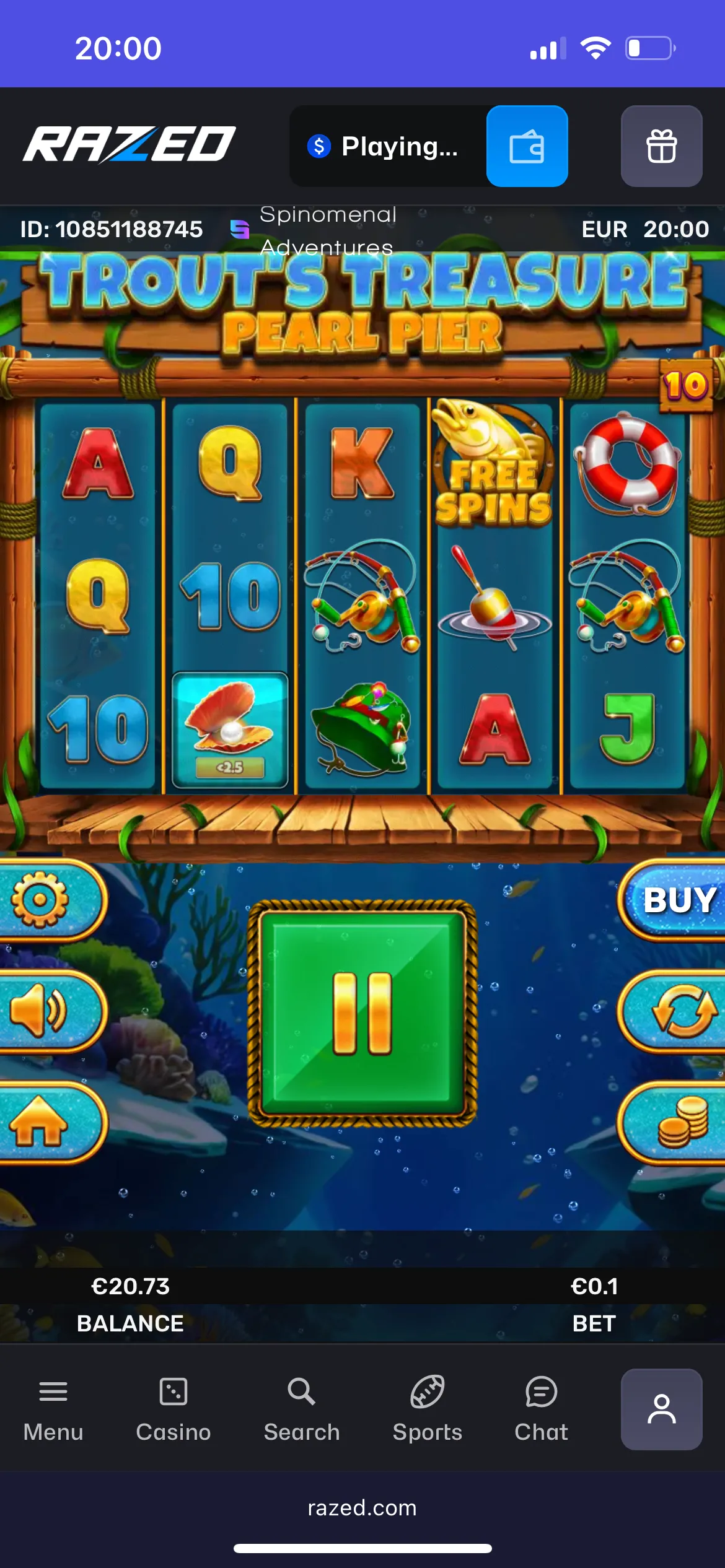Activate the autoplay circular arrows button

click(682, 1011)
